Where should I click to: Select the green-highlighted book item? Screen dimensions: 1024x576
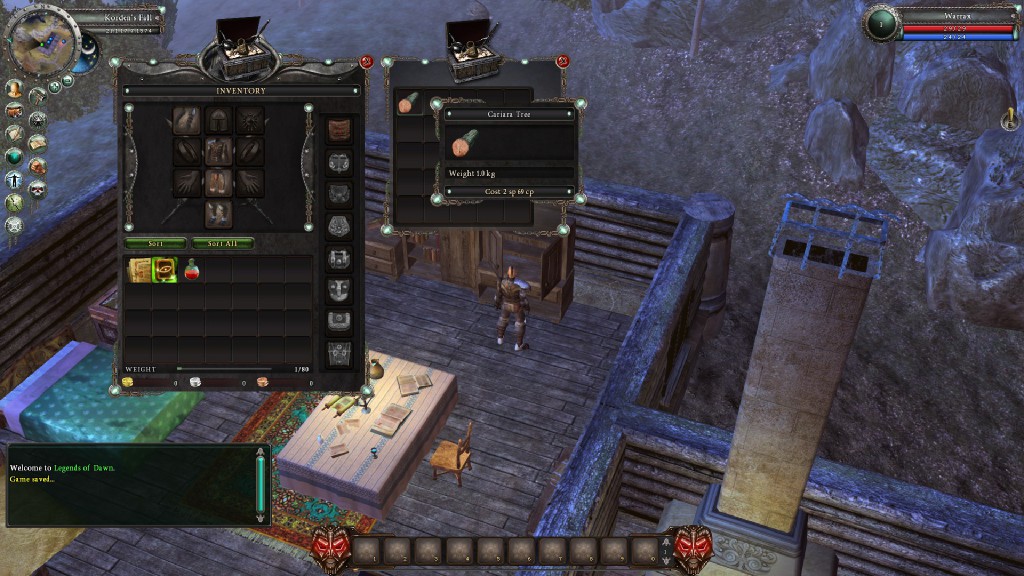[x=165, y=270]
